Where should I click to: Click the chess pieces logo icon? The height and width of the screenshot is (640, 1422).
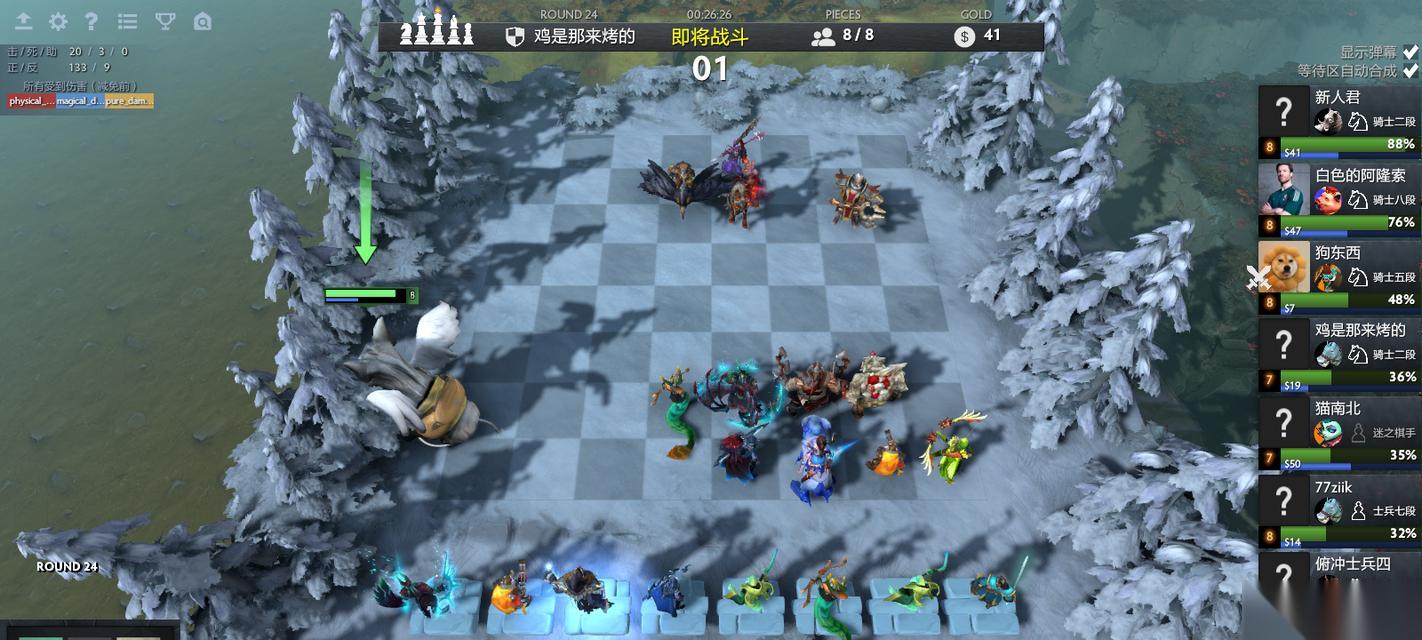coord(437,30)
